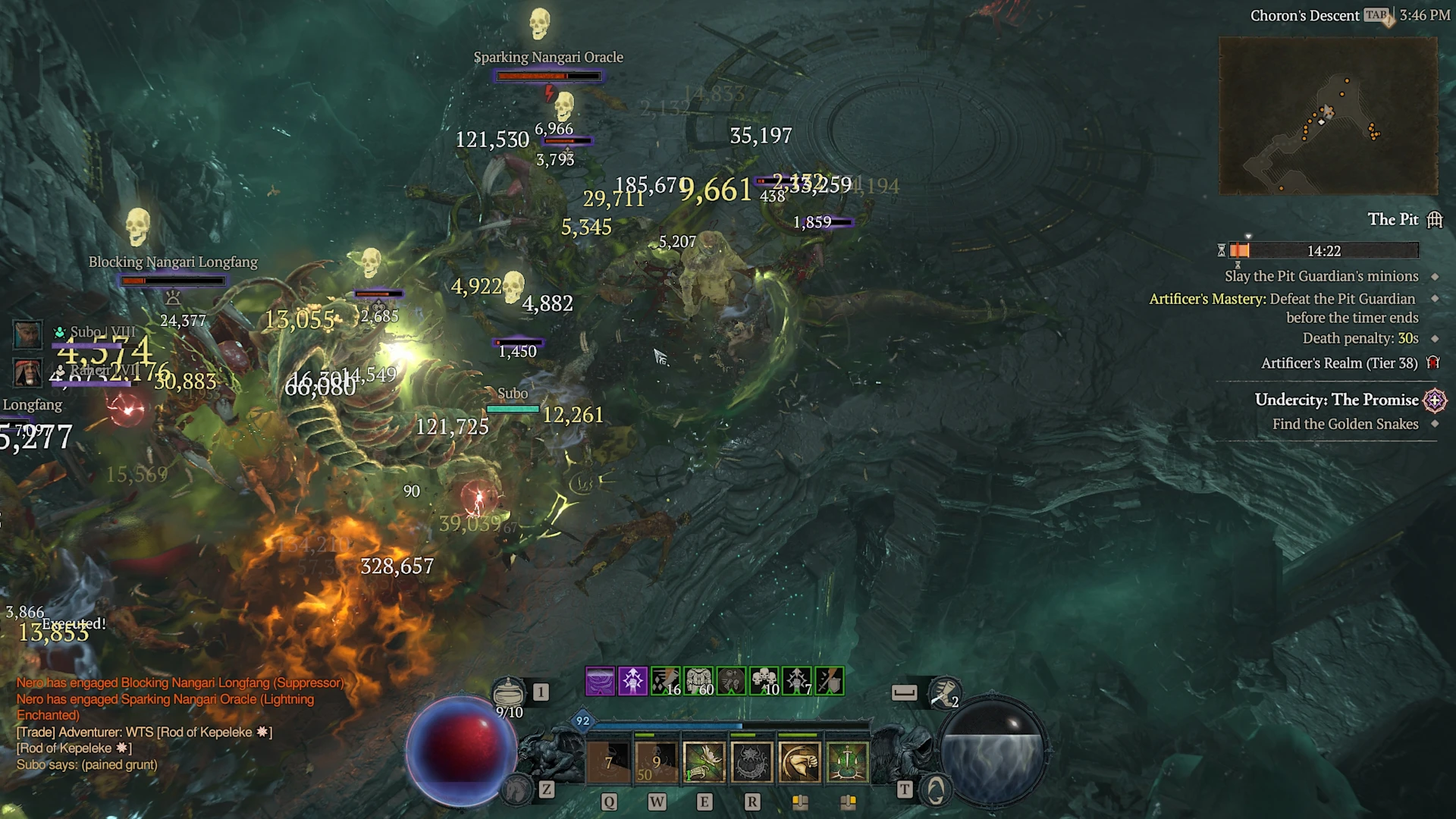
Task: Activate the sword and scales skill
Action: [847, 761]
